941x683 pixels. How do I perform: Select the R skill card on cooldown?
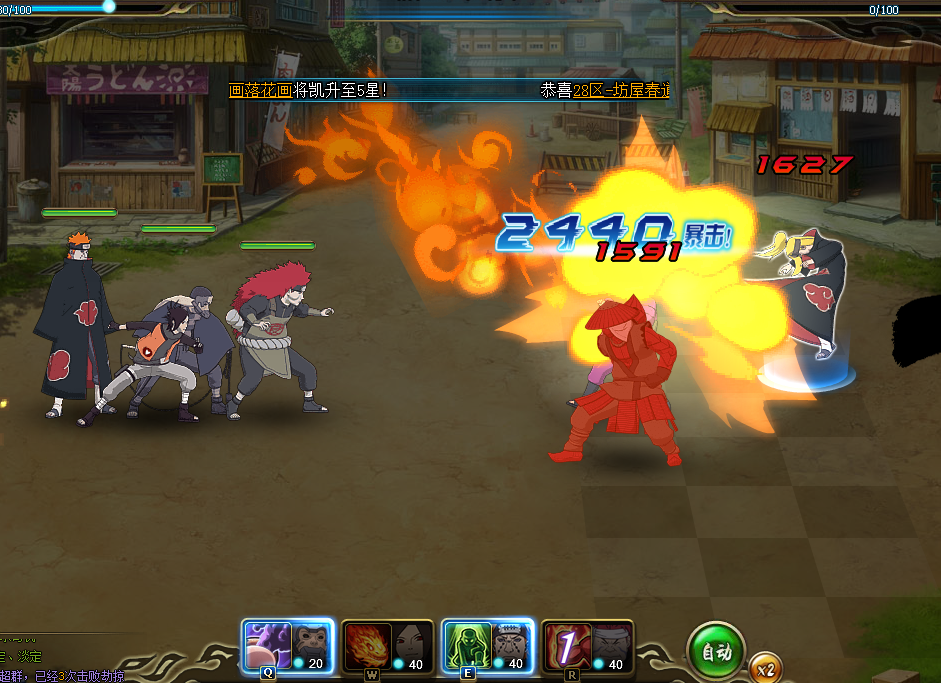tap(587, 646)
